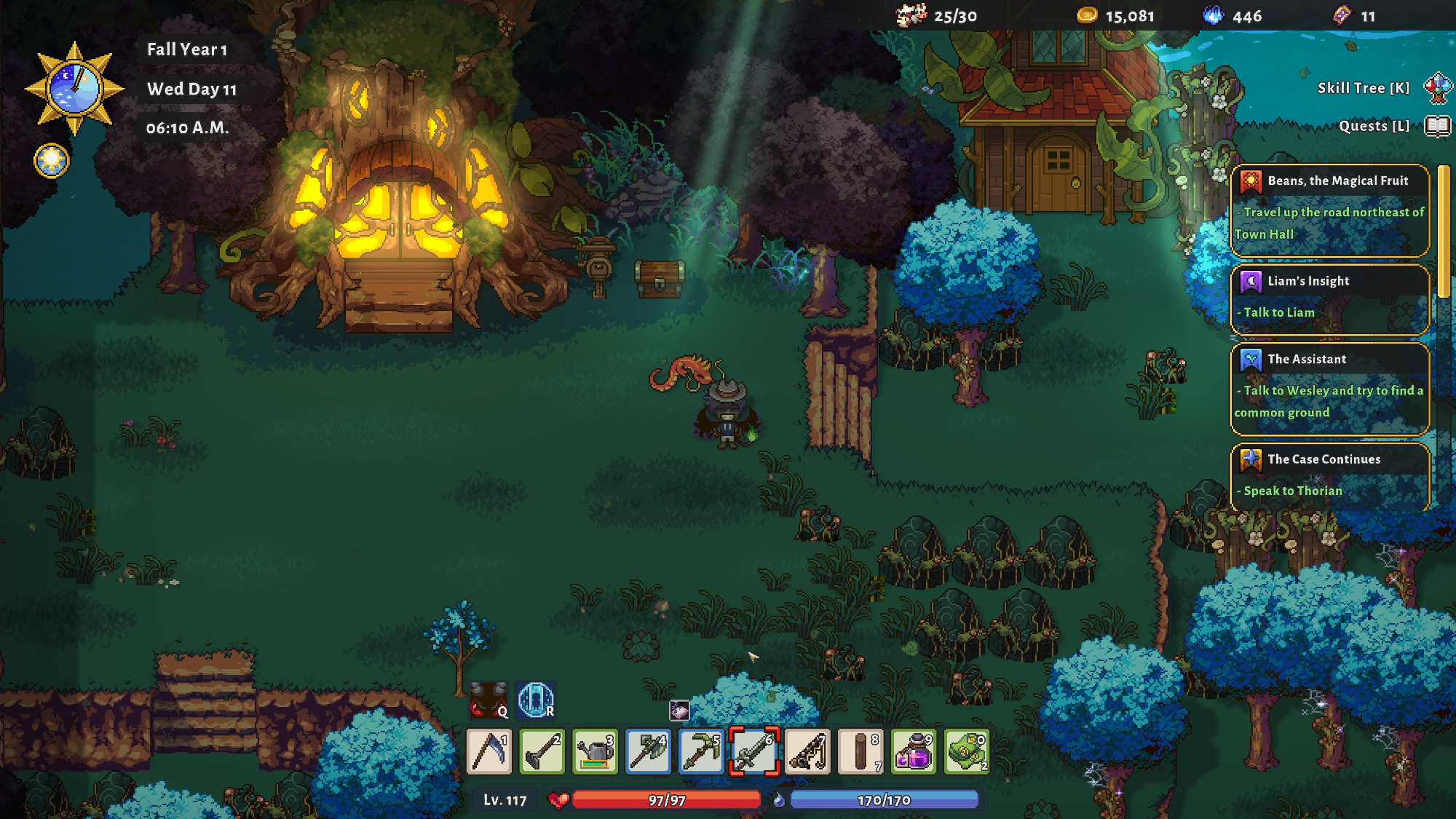Choose the axe hotbar slot
1456x819 pixels.
tap(648, 751)
